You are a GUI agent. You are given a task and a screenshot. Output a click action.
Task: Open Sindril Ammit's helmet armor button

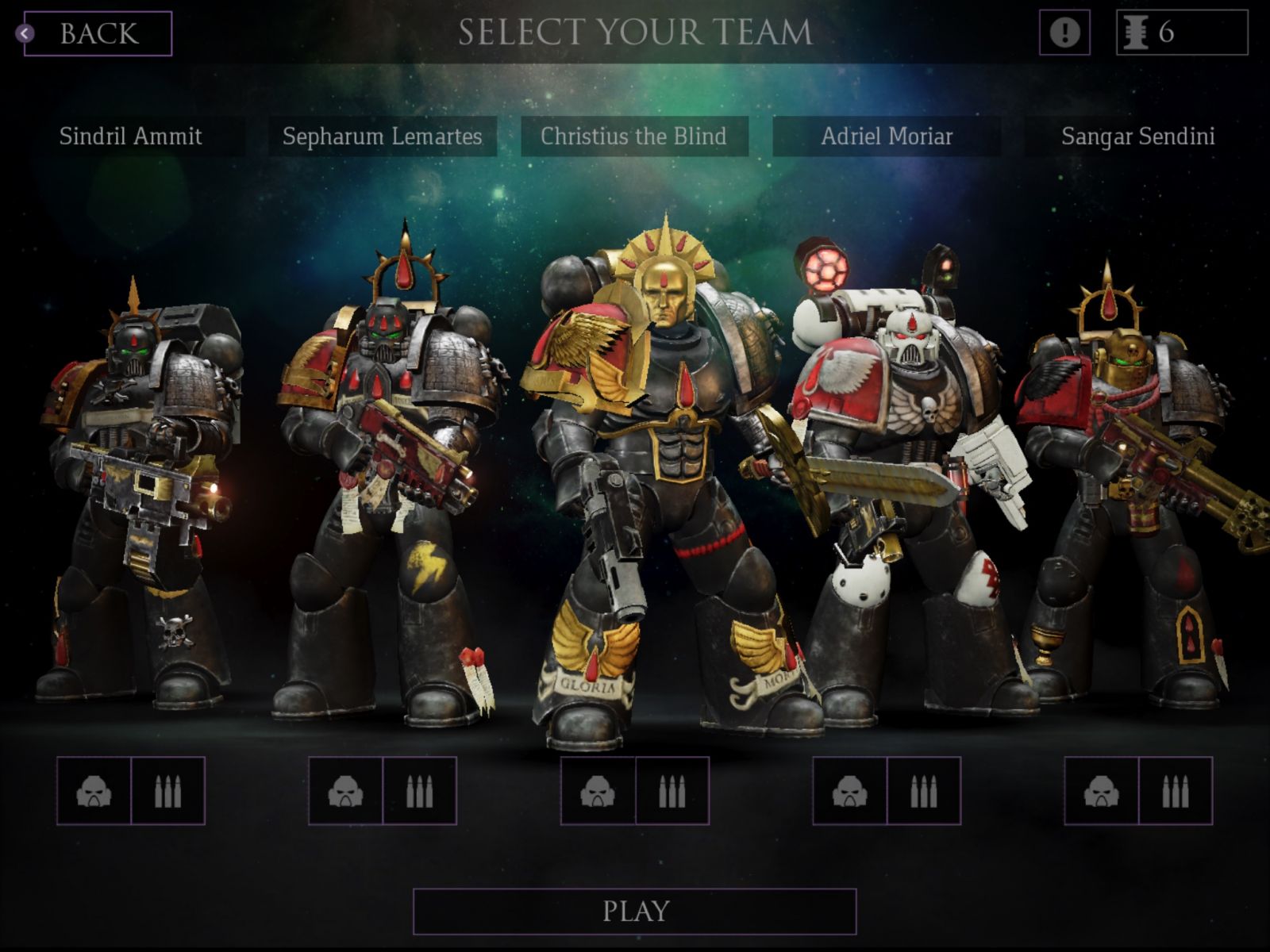point(94,791)
